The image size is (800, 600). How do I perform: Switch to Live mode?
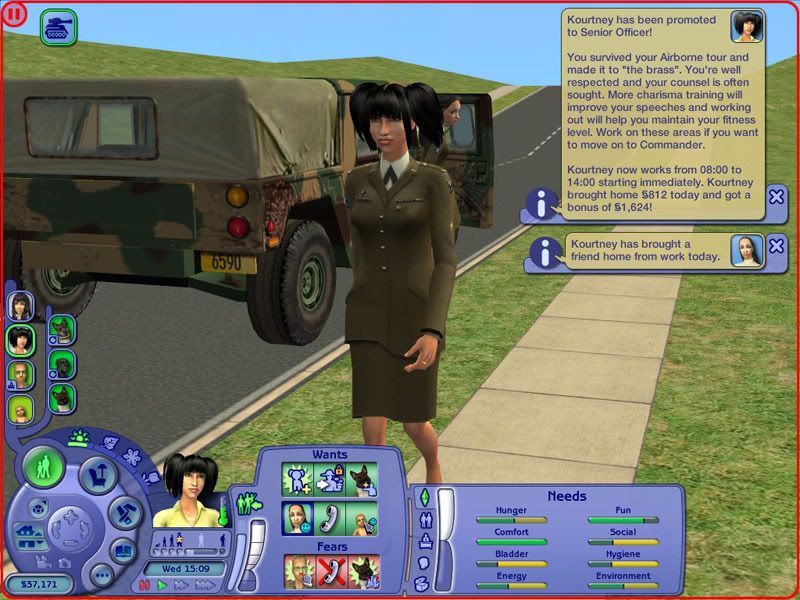tap(46, 467)
